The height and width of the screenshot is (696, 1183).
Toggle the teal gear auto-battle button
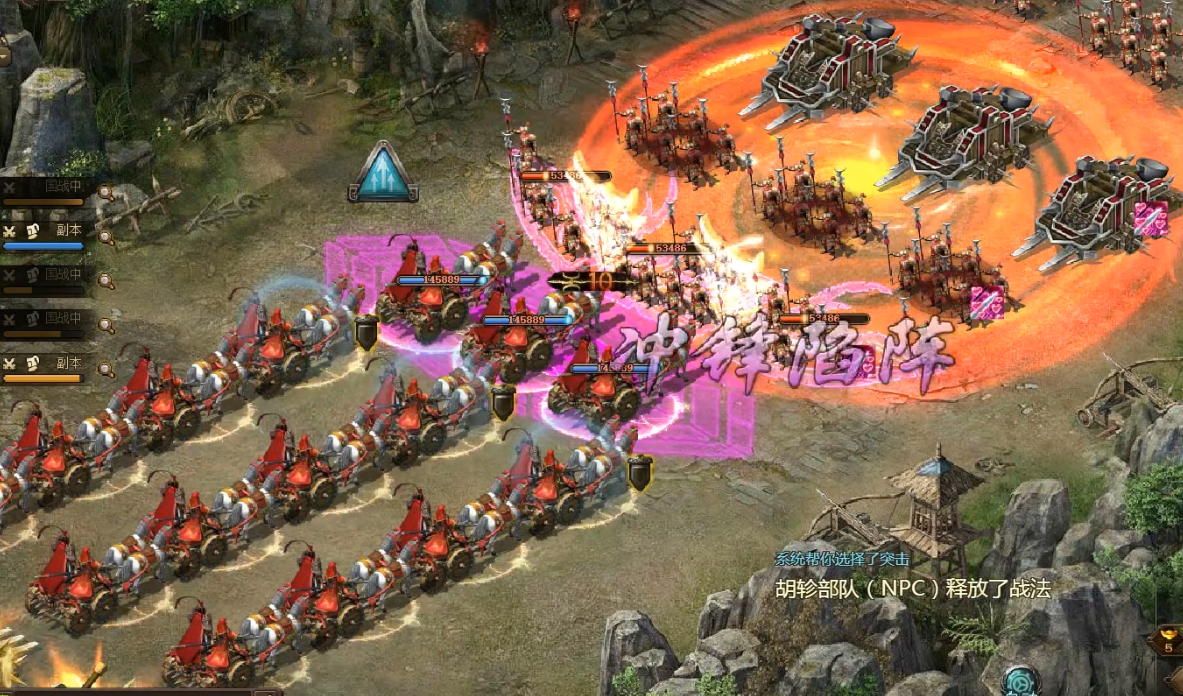tap(1021, 681)
